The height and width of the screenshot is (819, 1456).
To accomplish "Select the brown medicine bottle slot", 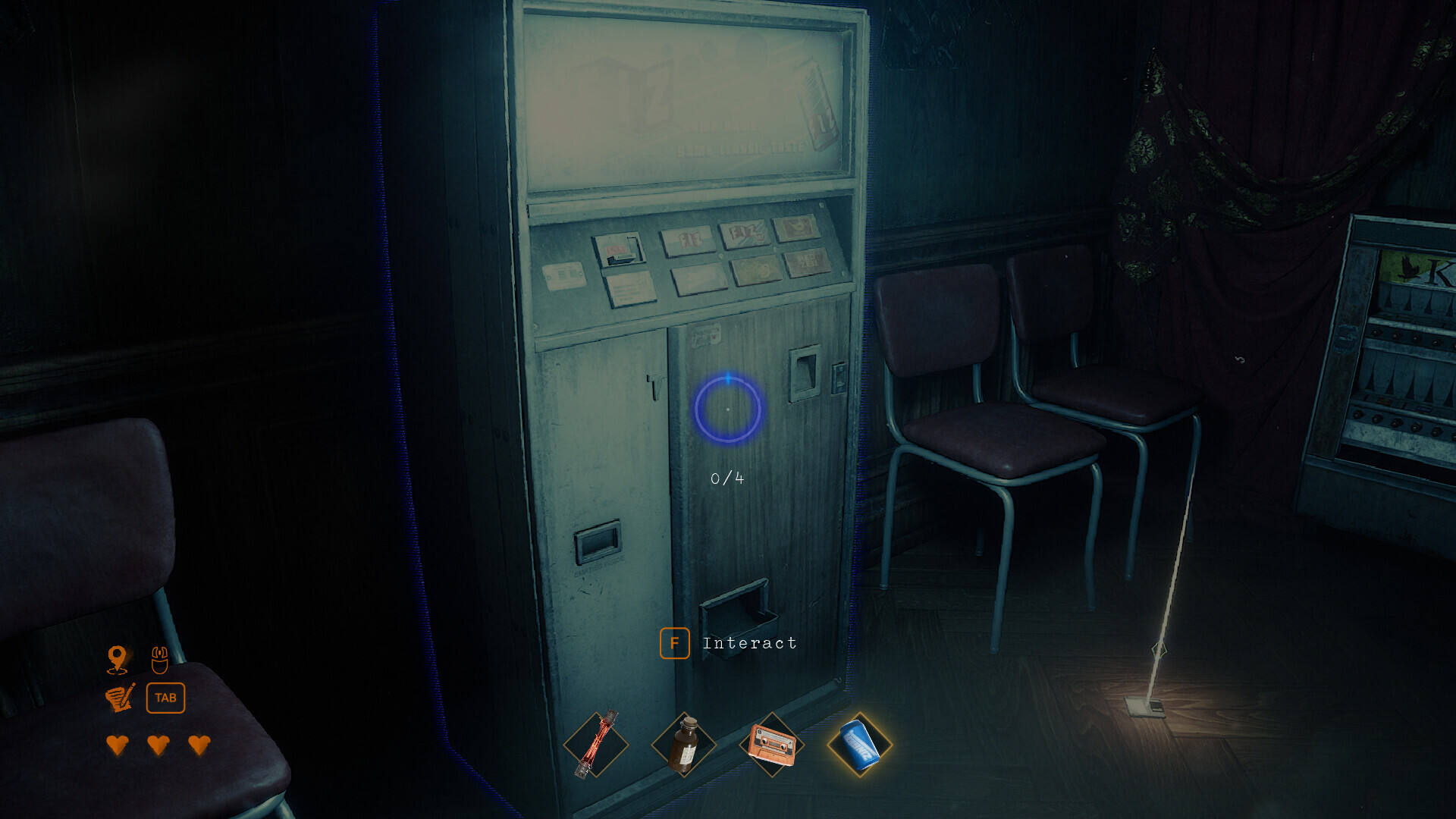I will point(684,745).
